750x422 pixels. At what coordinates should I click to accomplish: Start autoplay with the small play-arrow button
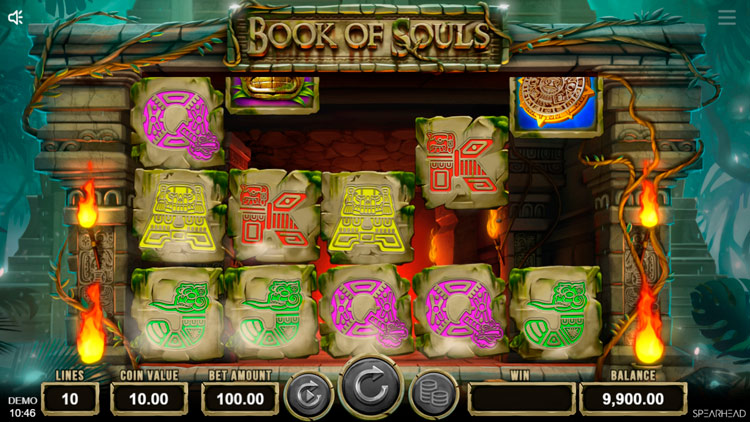[309, 395]
